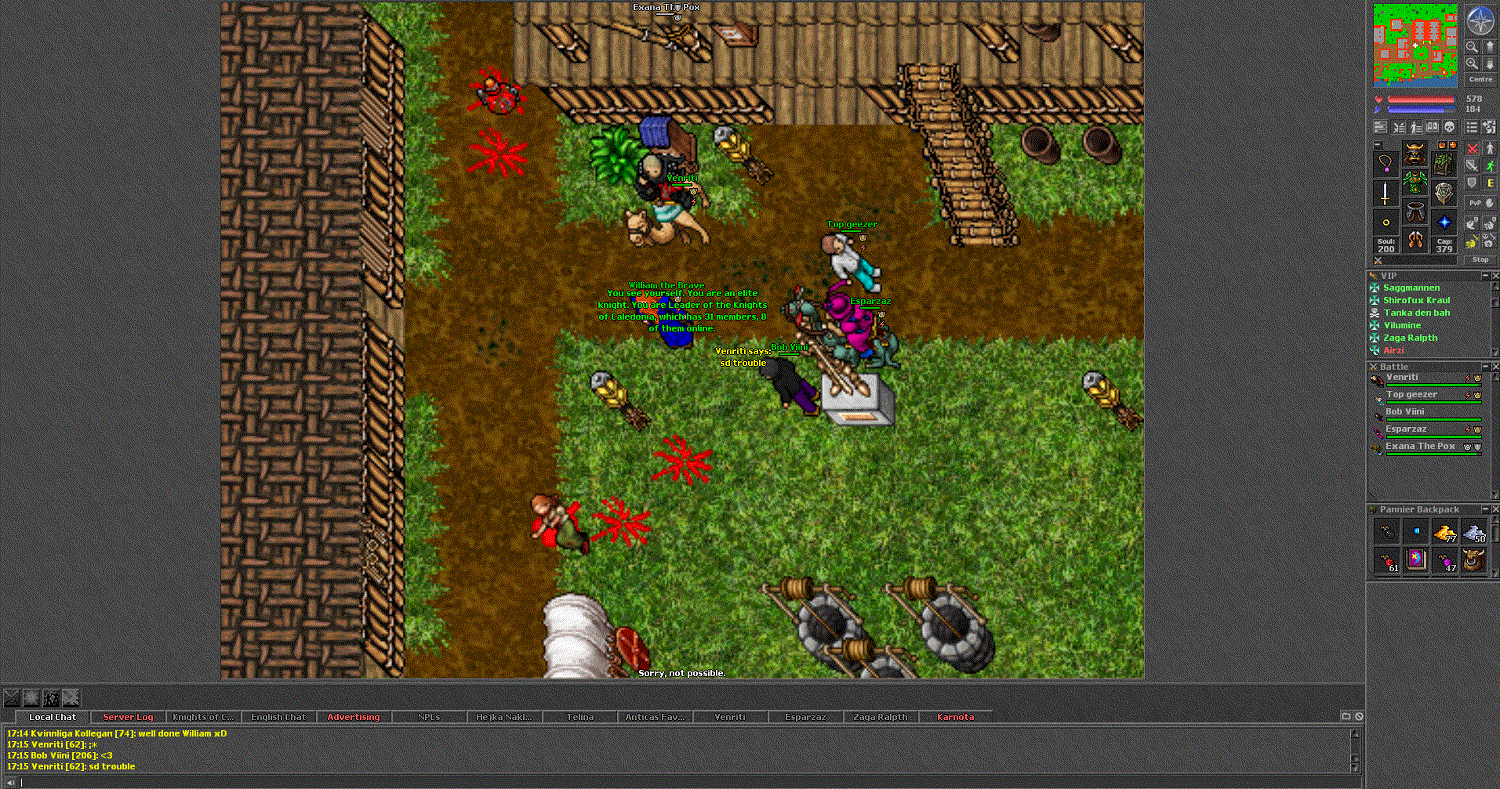Select the gold coins stack in backpack
Viewport: 1500px width, 789px height.
(1443, 532)
